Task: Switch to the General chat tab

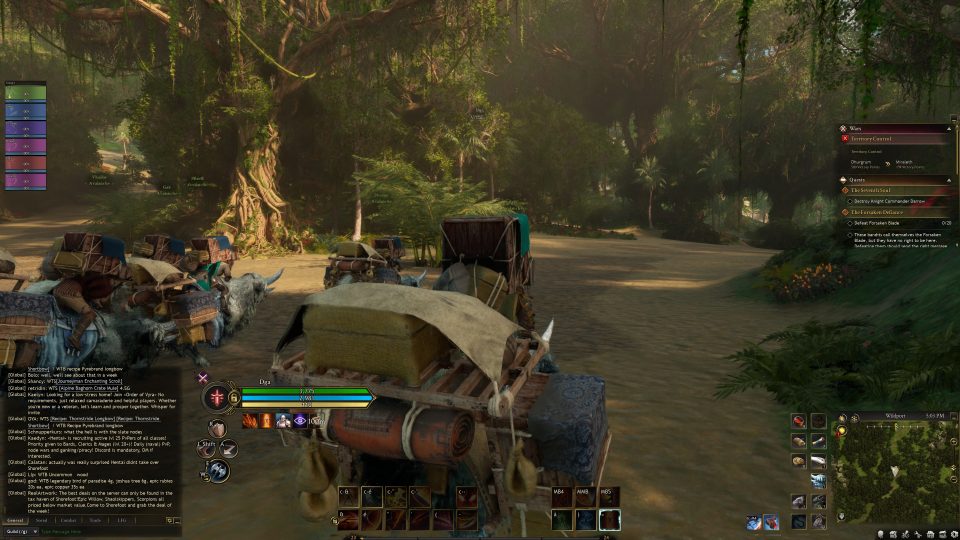Action: (x=16, y=520)
